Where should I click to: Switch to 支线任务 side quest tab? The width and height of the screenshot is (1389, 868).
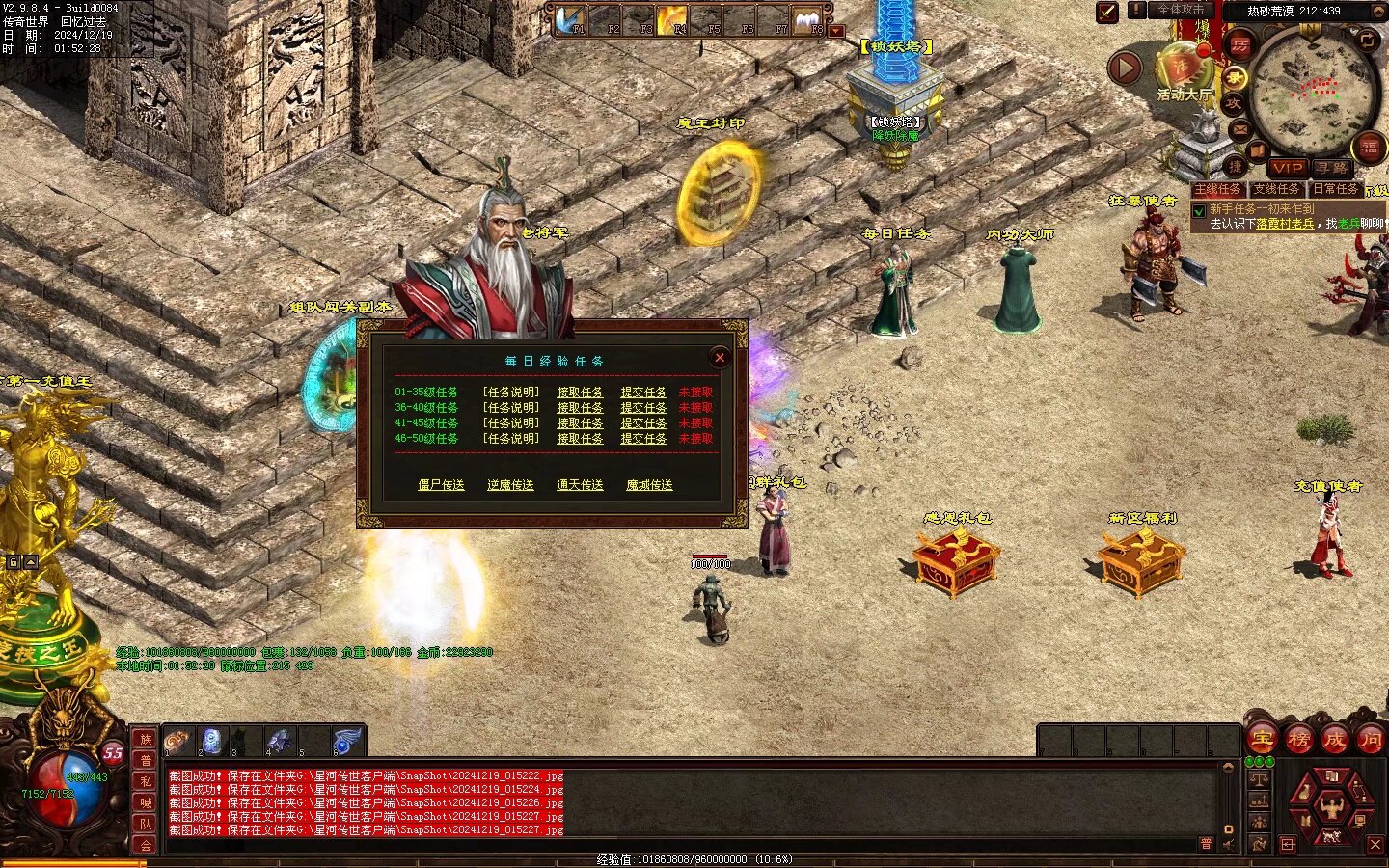(x=1276, y=189)
